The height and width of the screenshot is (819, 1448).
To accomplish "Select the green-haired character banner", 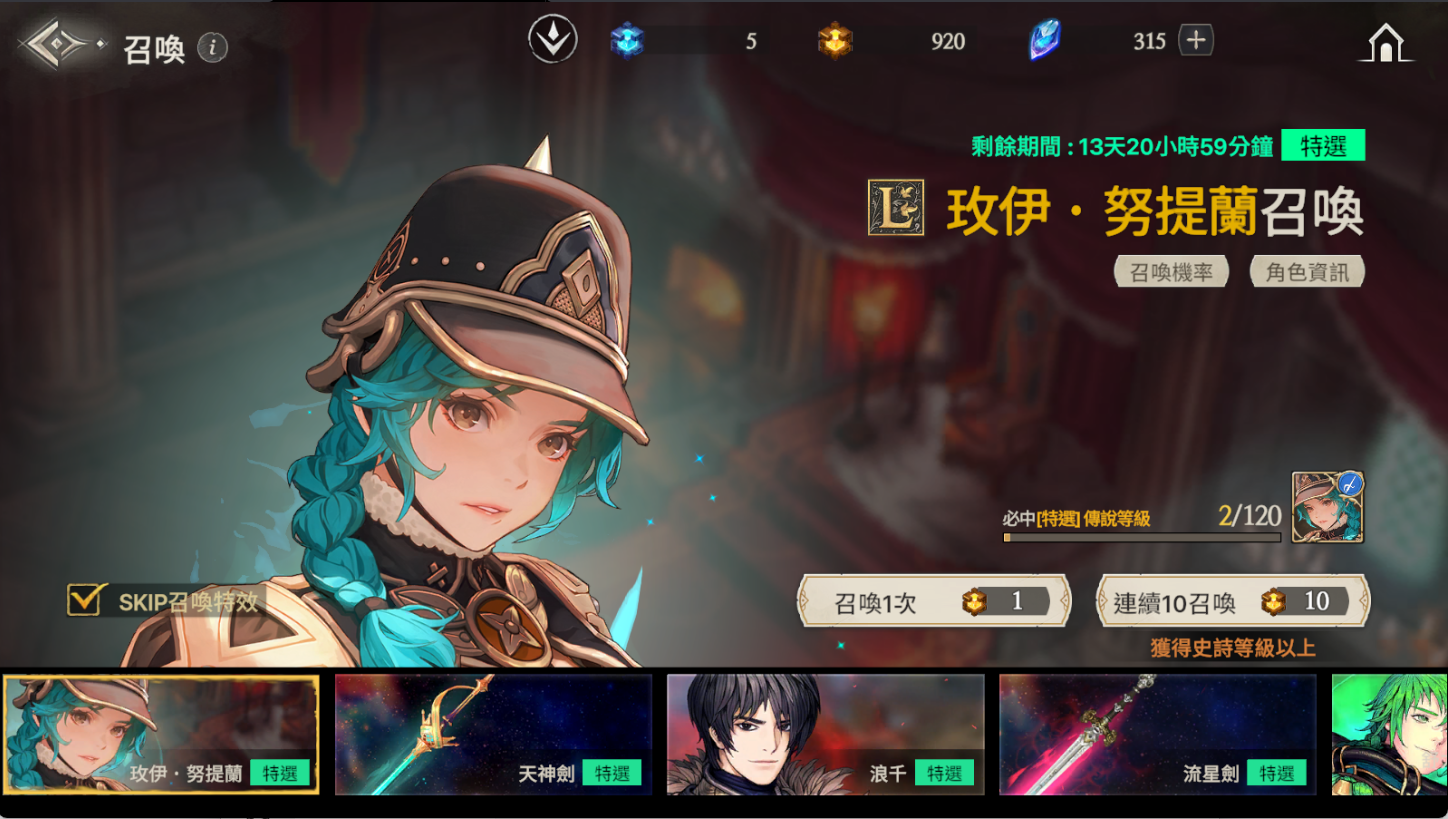I will click(x=1389, y=735).
